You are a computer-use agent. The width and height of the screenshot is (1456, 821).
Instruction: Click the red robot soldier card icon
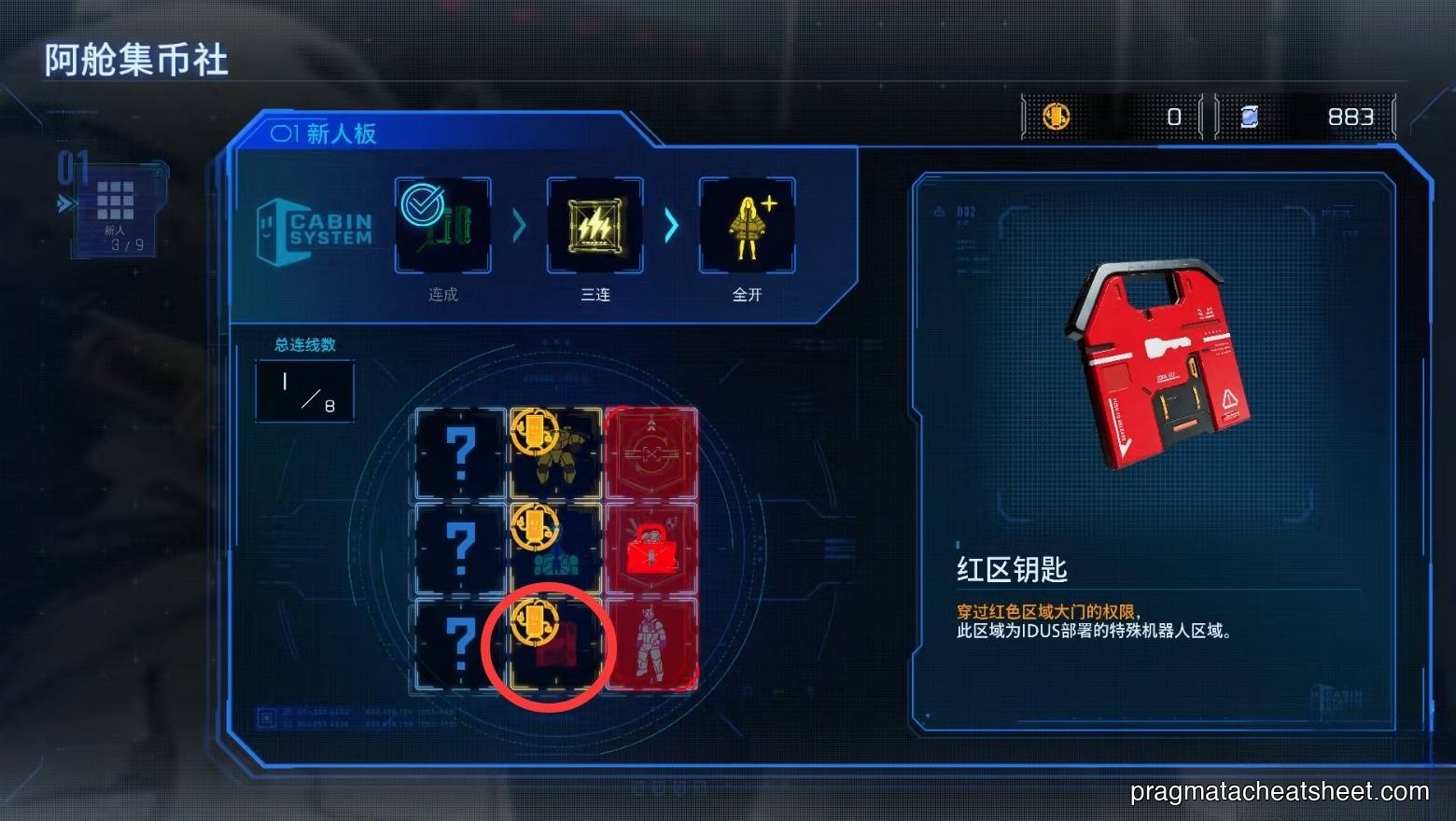click(x=651, y=644)
